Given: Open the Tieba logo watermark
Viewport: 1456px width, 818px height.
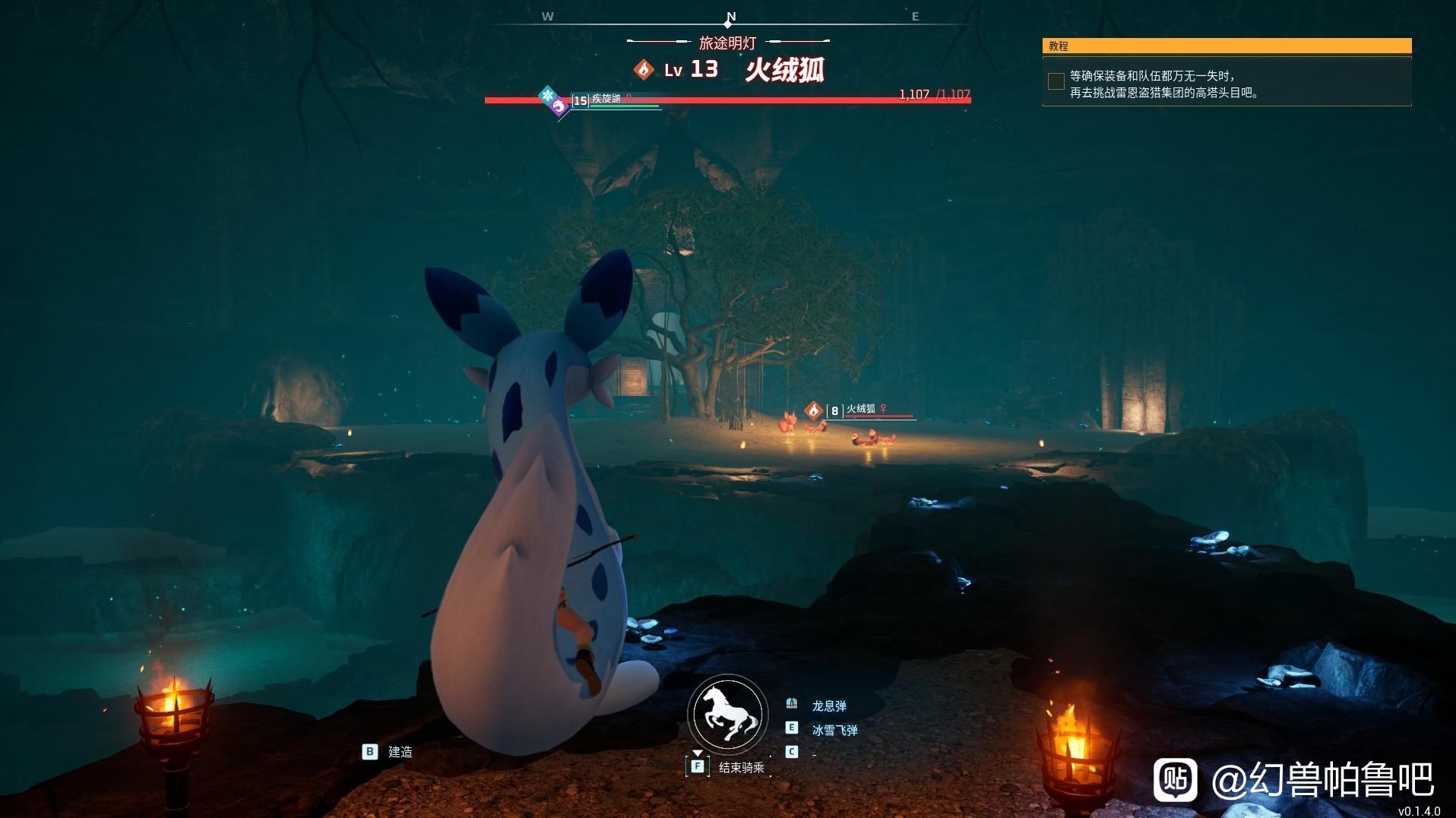Looking at the screenshot, I should pos(1175,779).
